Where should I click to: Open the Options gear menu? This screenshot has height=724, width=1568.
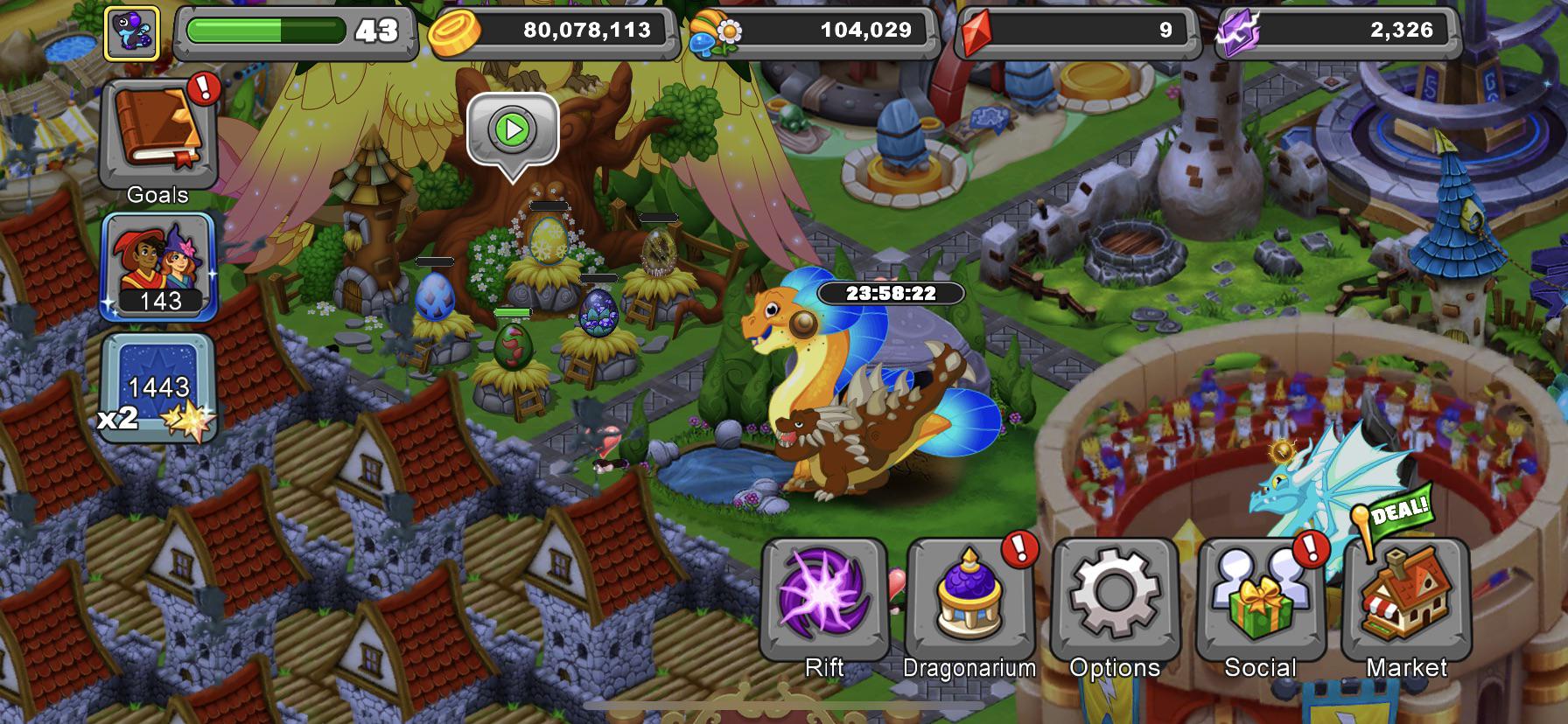1115,599
